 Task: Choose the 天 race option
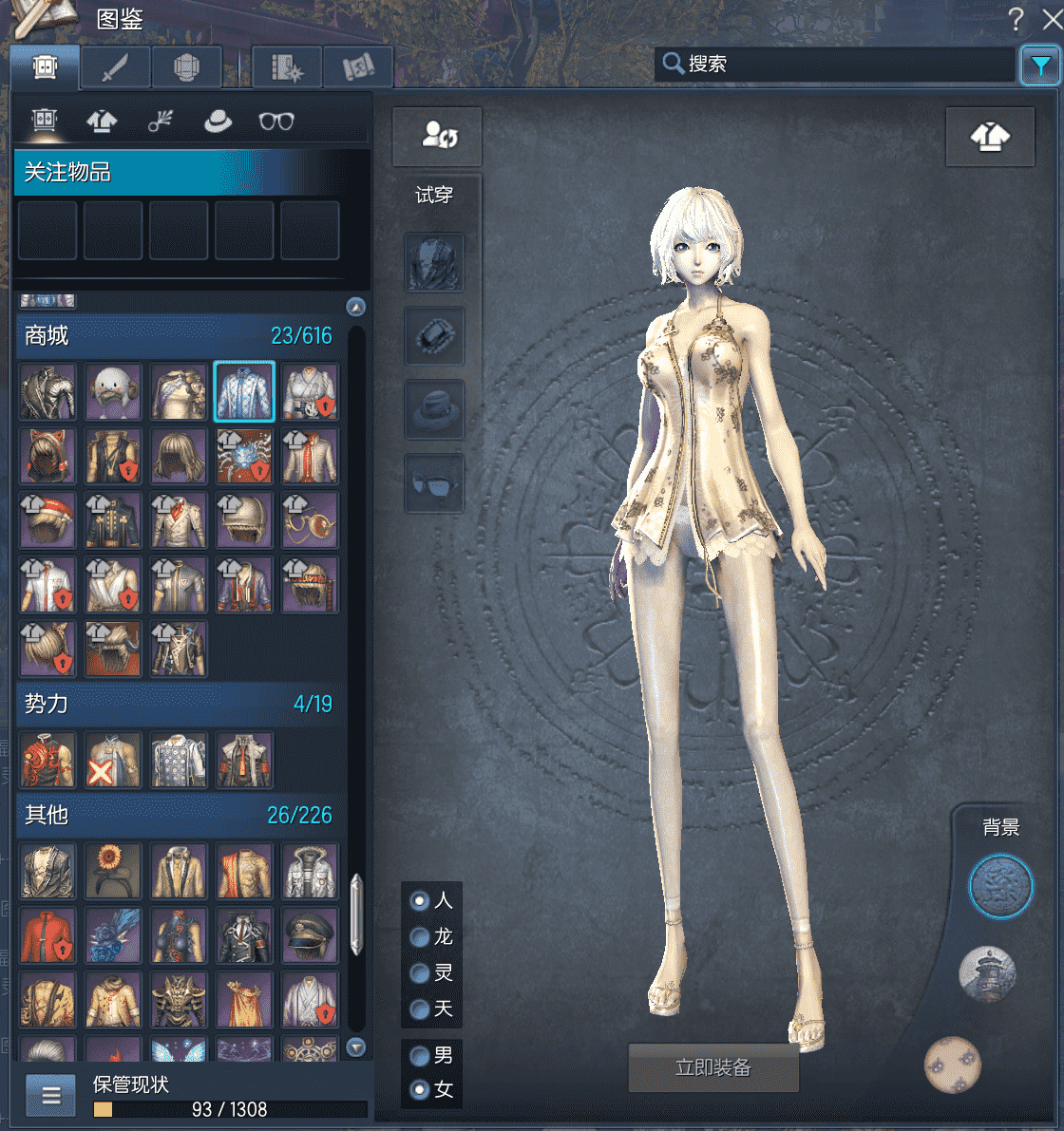pos(420,1009)
